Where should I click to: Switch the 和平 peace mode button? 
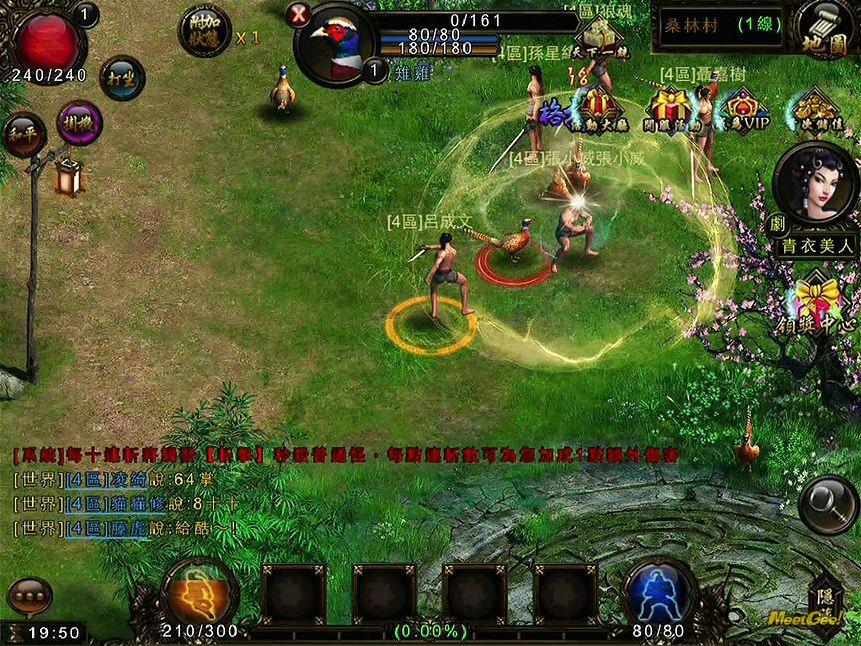(x=23, y=137)
